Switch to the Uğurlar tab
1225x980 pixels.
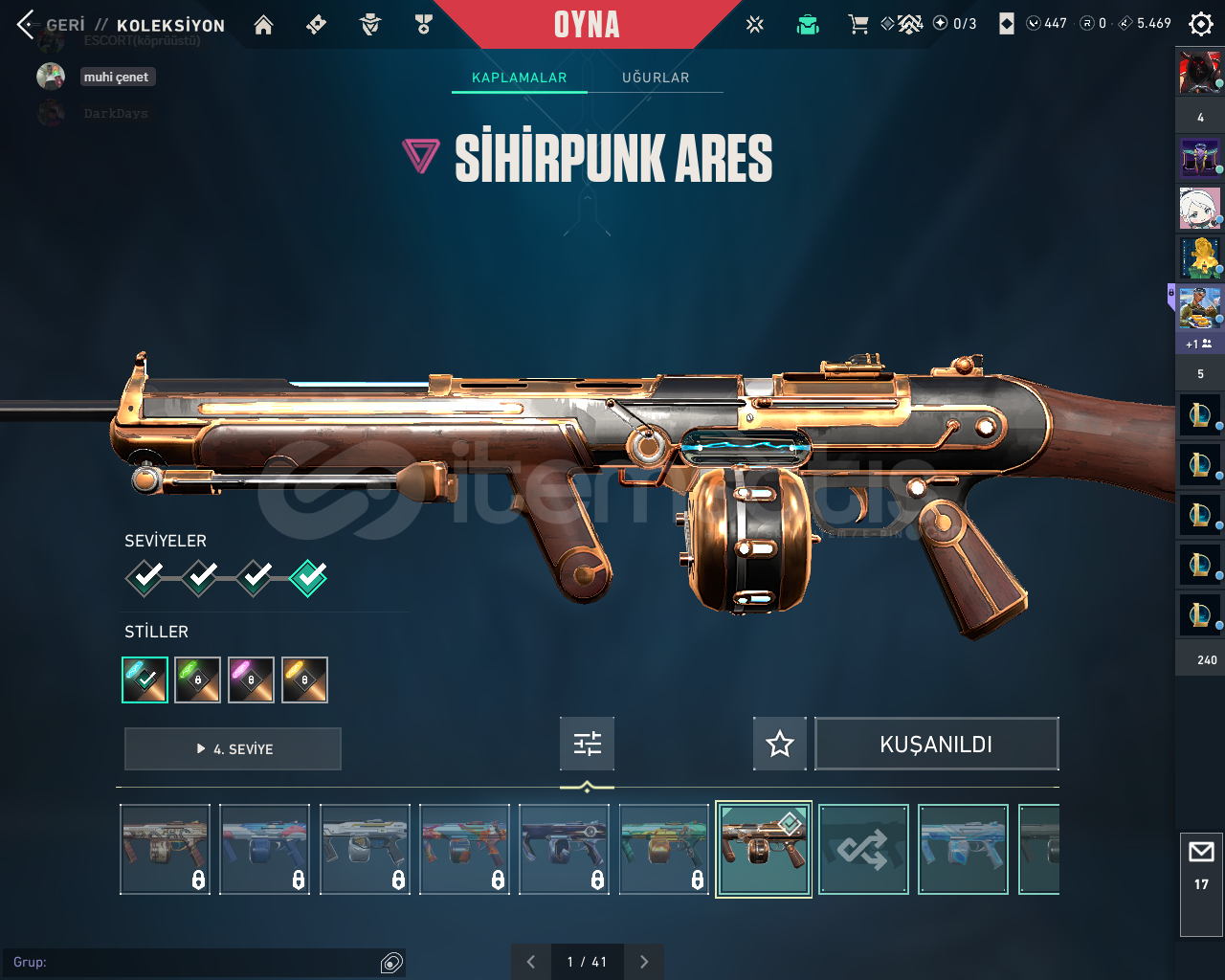pos(656,78)
